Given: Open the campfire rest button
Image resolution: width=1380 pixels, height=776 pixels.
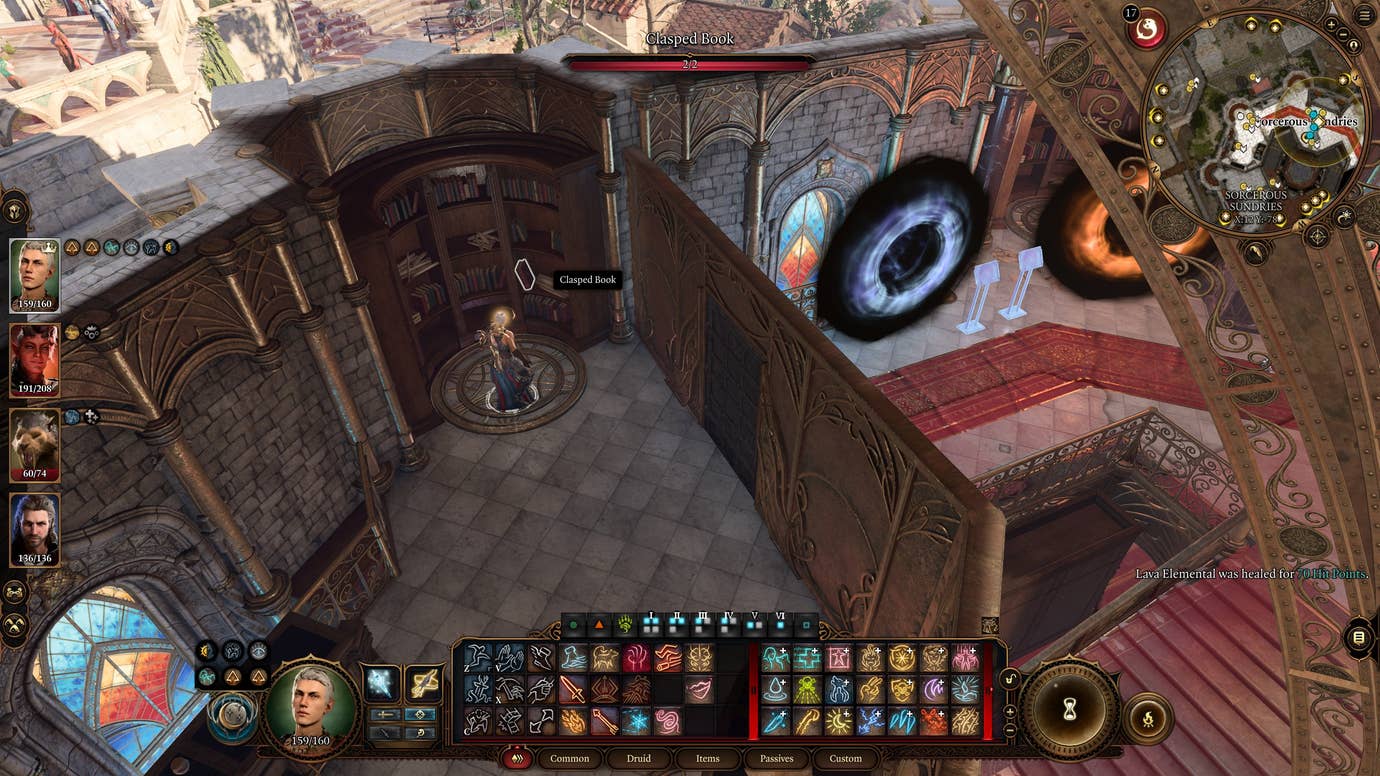Looking at the screenshot, I should [x=1147, y=720].
